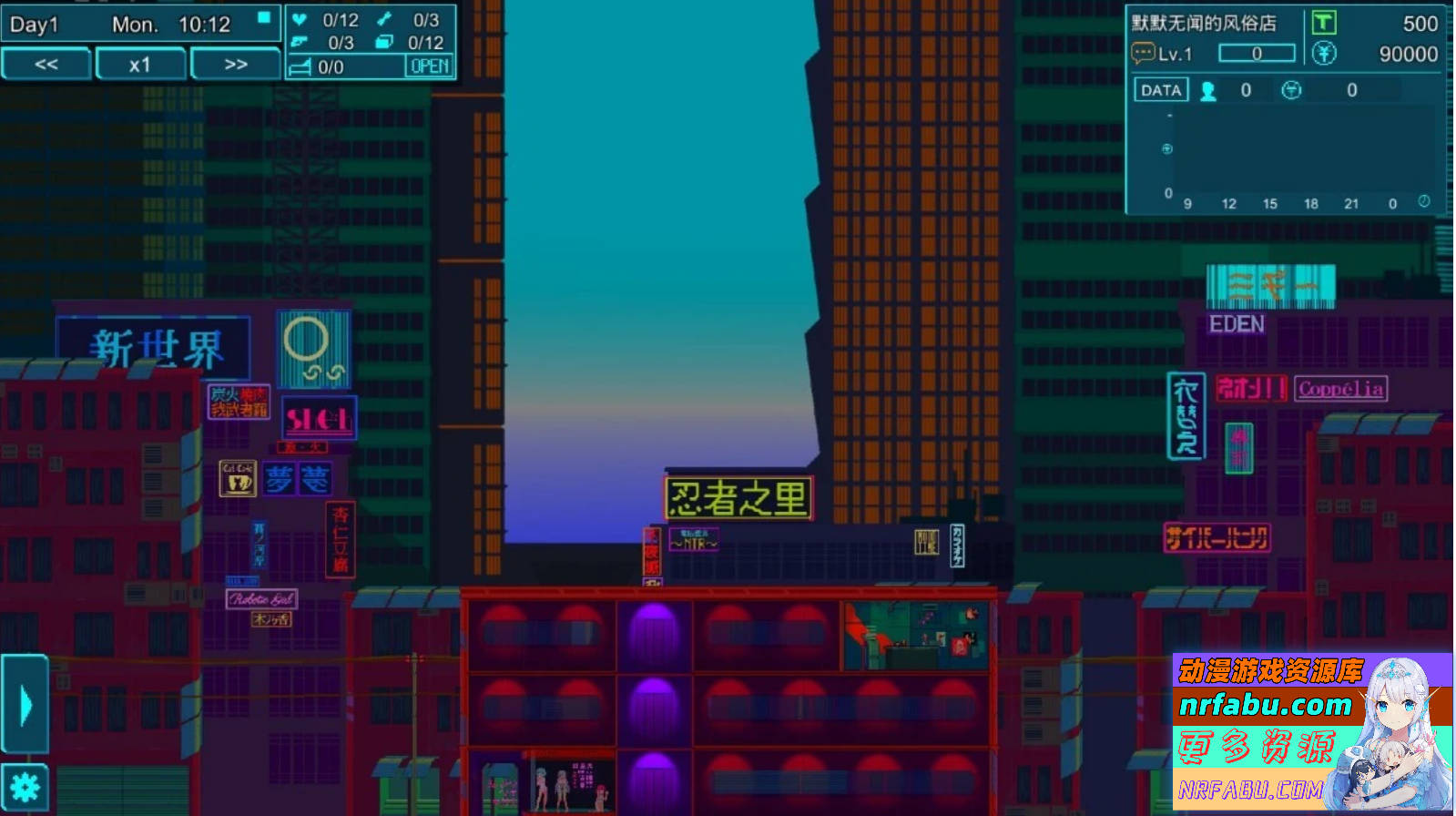
Task: Toggle the shop OPEN status
Action: (x=428, y=66)
